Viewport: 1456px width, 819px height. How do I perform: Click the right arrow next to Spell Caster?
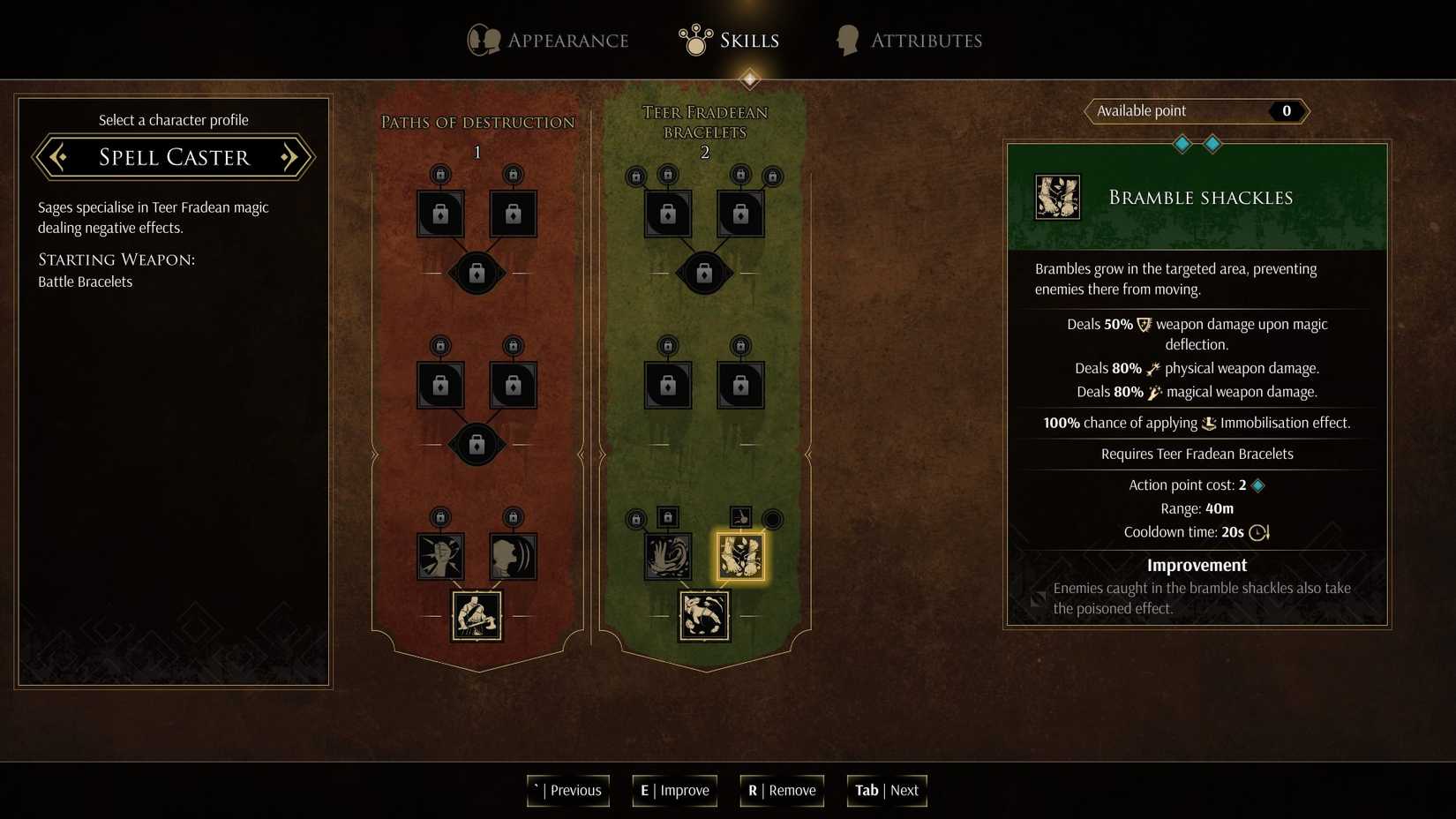pos(289,157)
